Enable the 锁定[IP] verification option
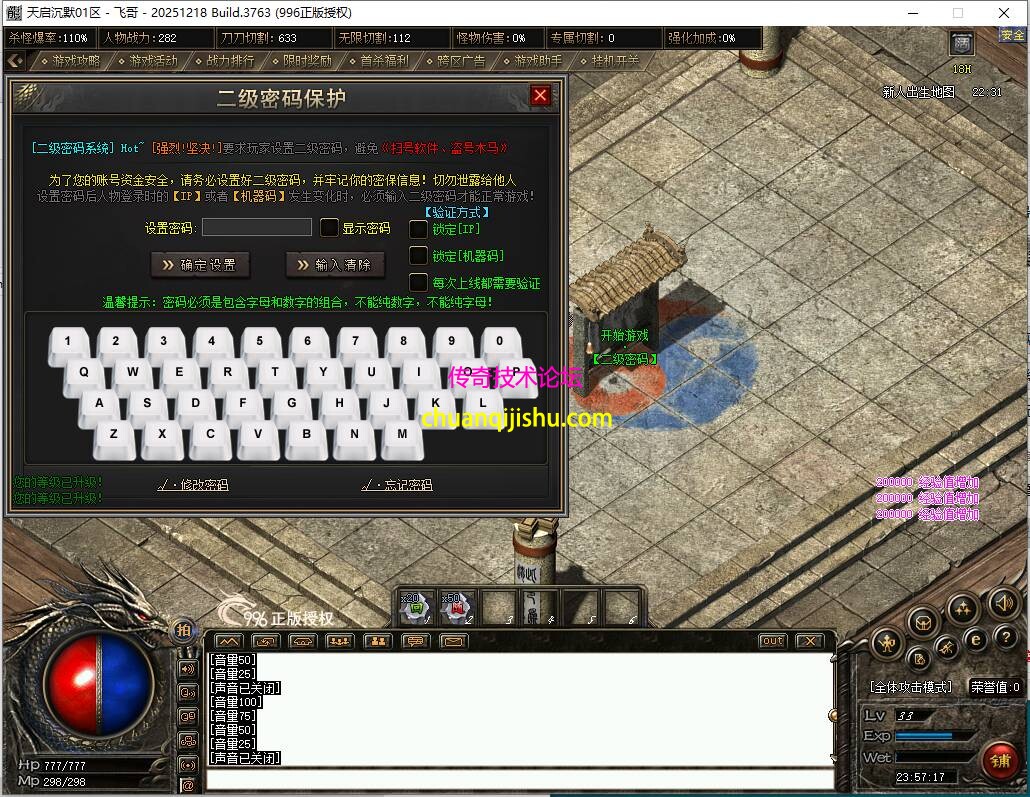This screenshot has height=797, width=1030. pyautogui.click(x=419, y=229)
